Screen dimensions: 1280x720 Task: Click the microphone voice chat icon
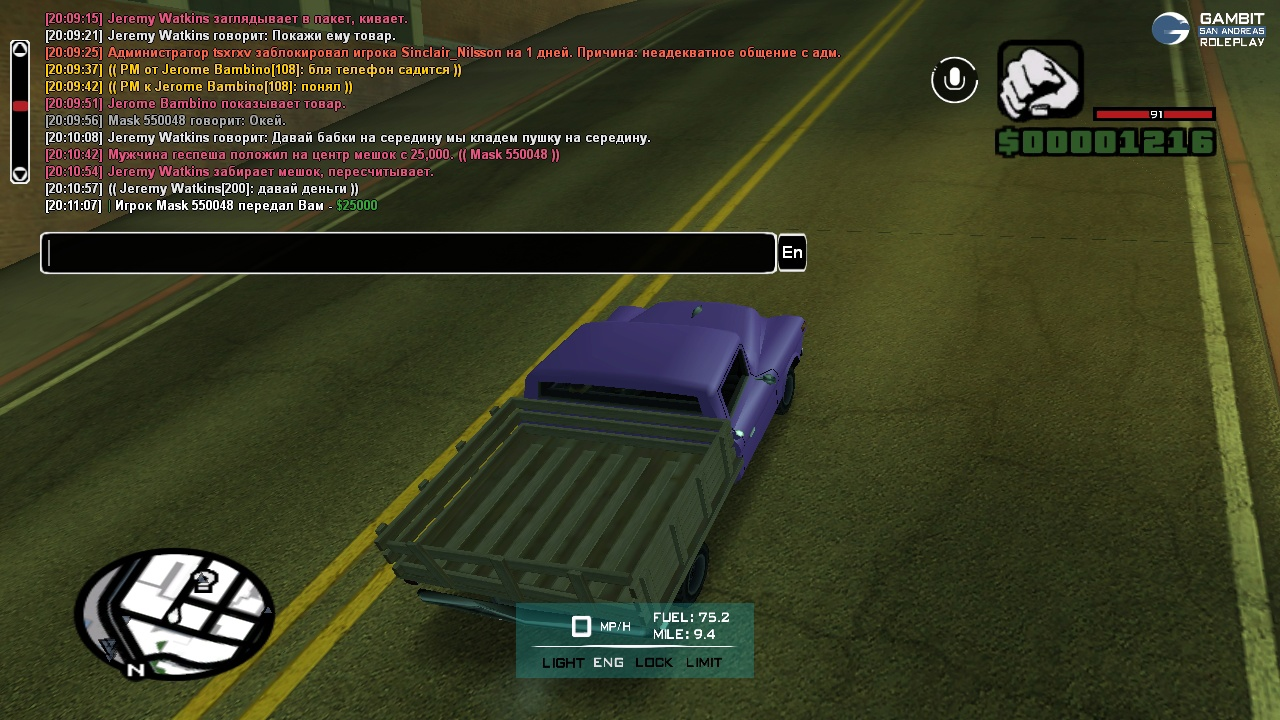point(954,80)
